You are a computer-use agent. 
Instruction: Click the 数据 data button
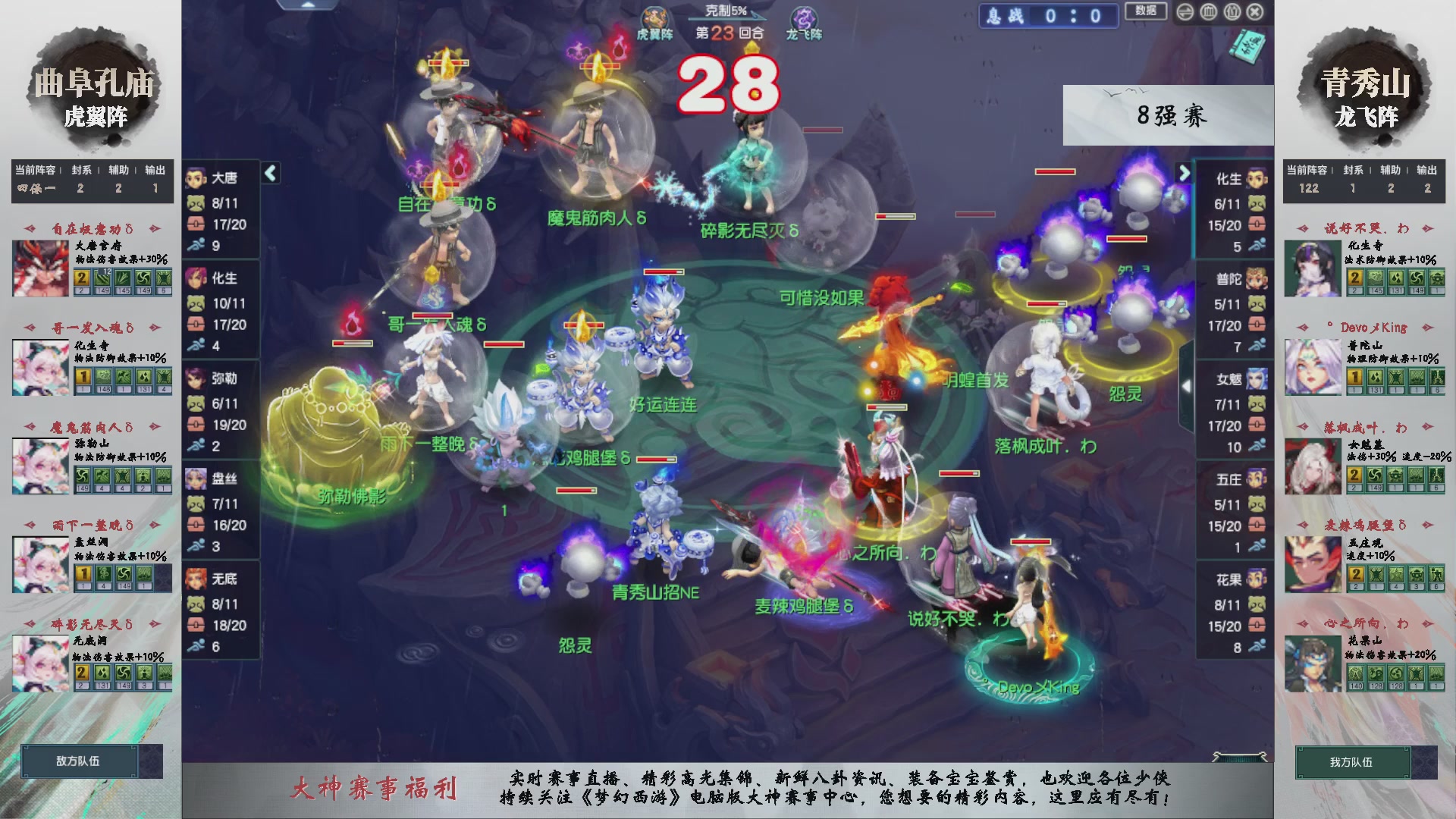1146,10
